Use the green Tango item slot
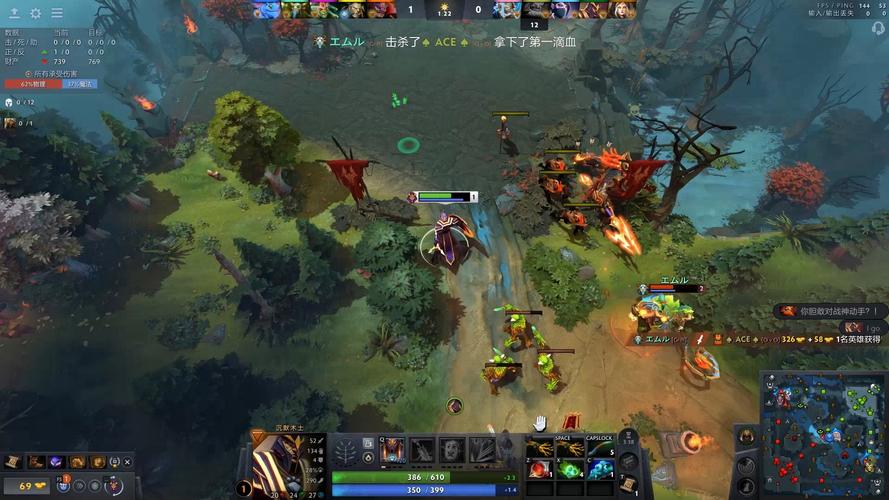The width and height of the screenshot is (889, 500). (x=572, y=470)
